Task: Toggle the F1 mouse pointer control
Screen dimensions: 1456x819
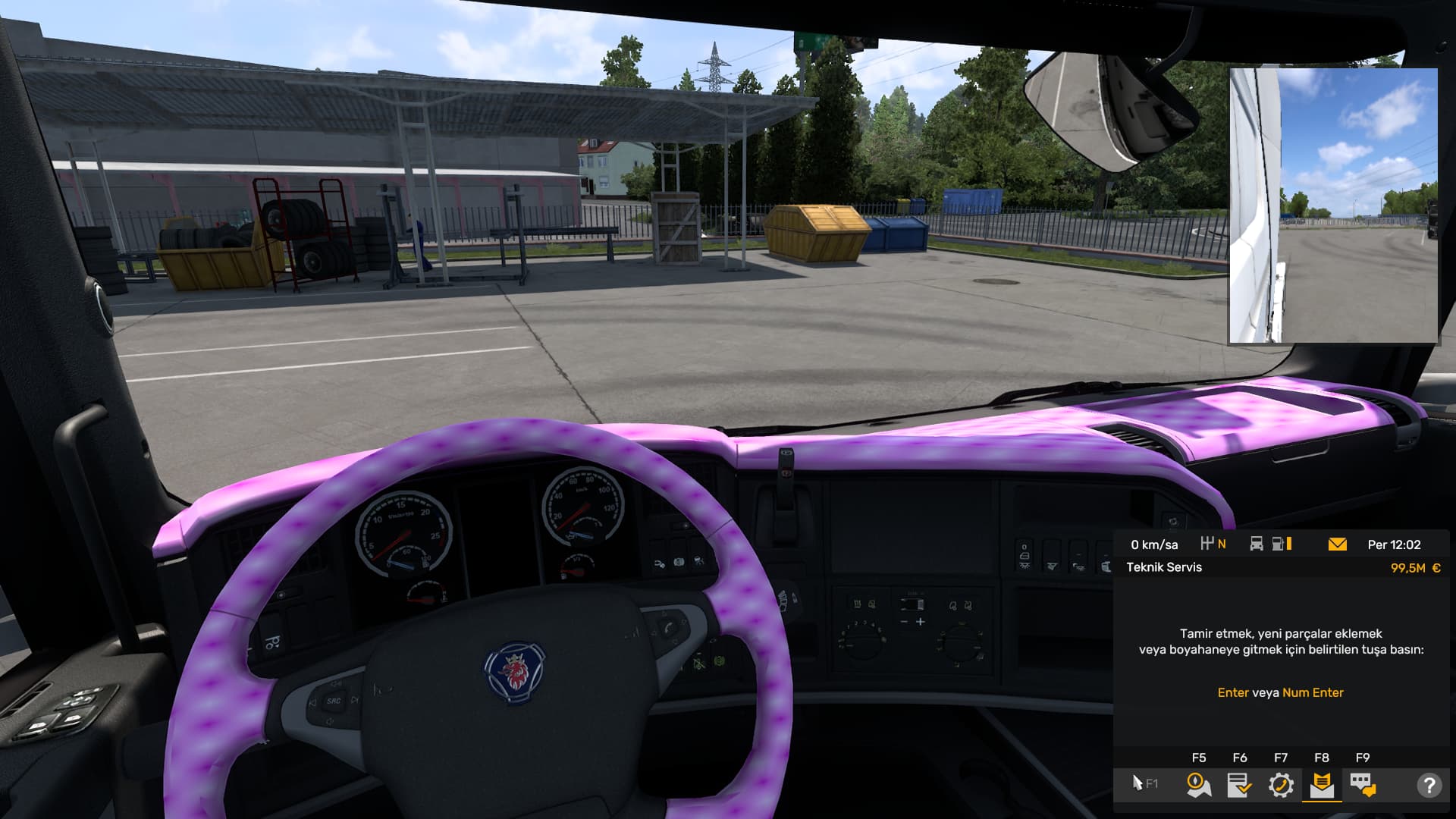Action: click(1144, 783)
